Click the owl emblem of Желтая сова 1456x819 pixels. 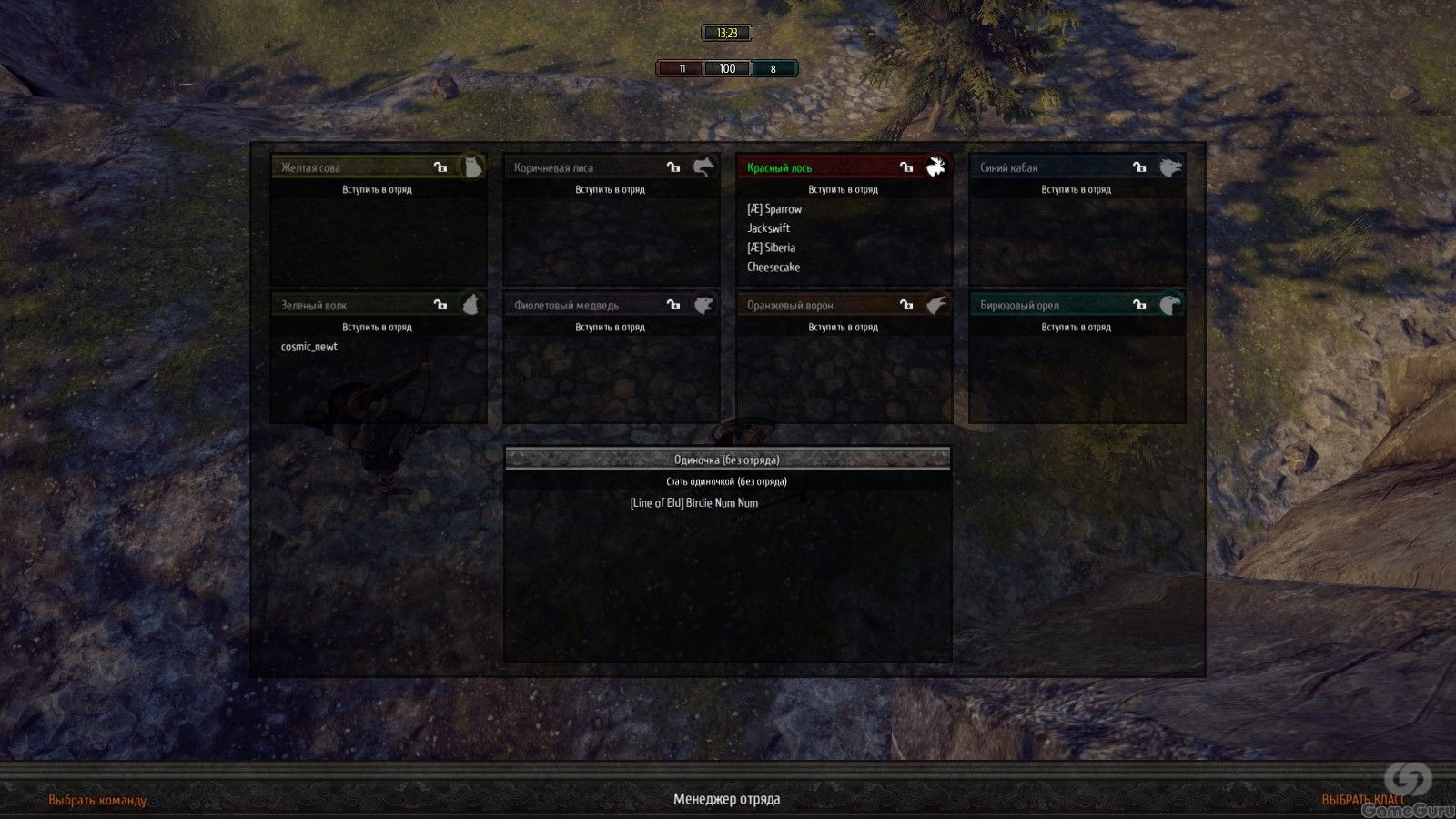coord(470,167)
